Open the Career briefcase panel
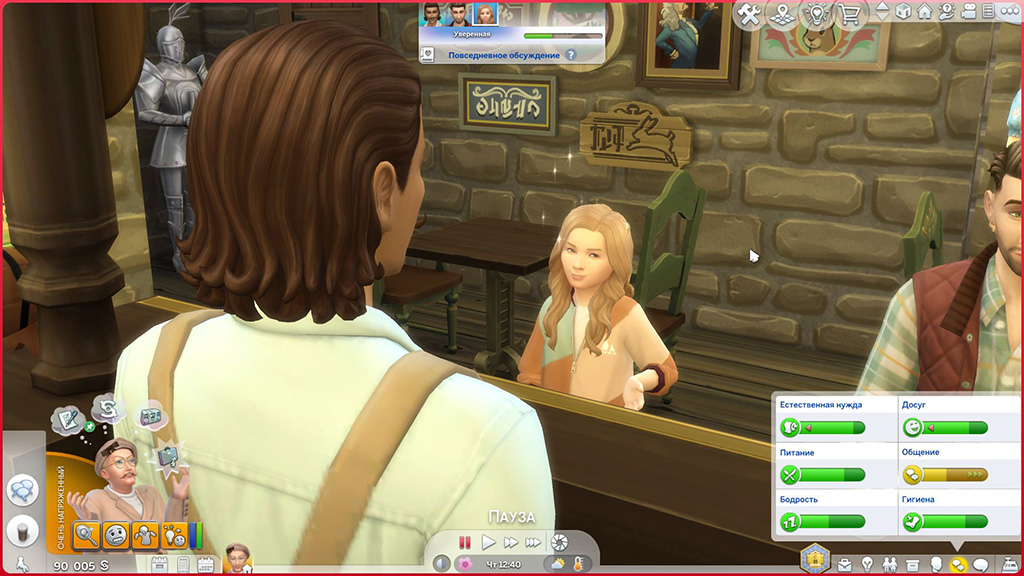The width and height of the screenshot is (1024, 576). point(845,564)
